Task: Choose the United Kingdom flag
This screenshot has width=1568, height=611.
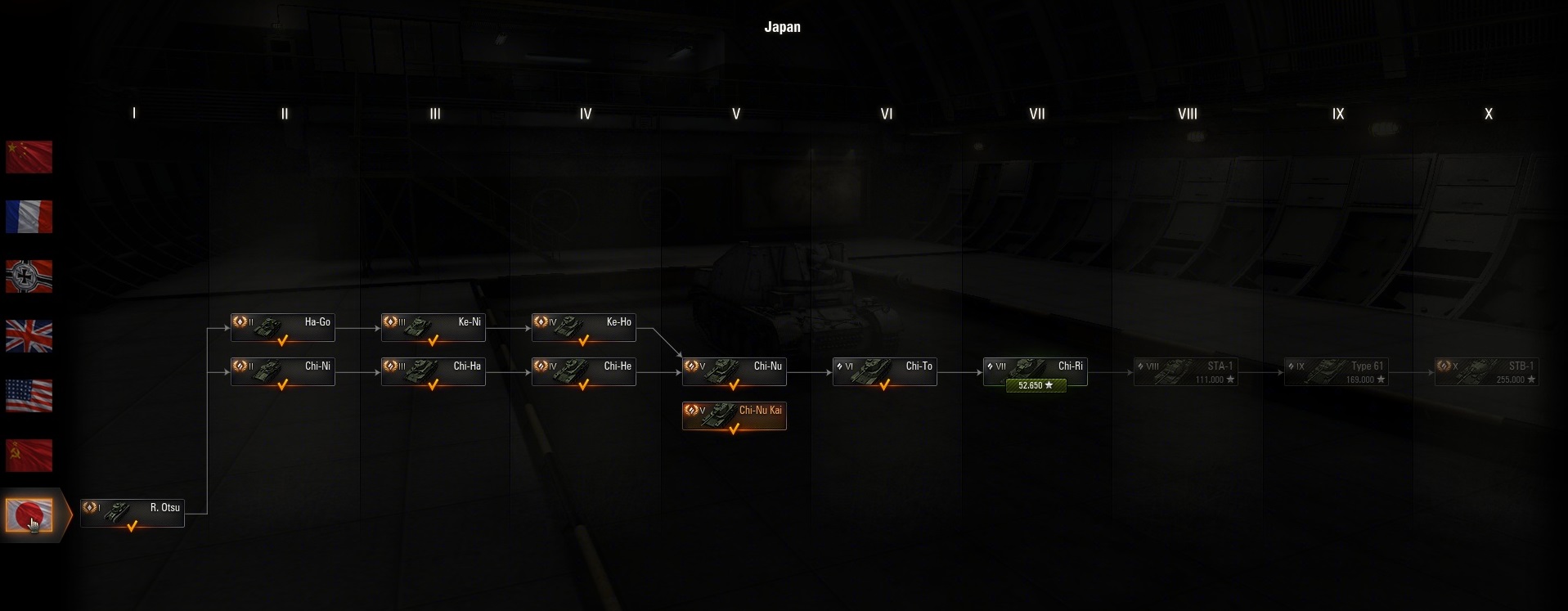Action: 29,336
